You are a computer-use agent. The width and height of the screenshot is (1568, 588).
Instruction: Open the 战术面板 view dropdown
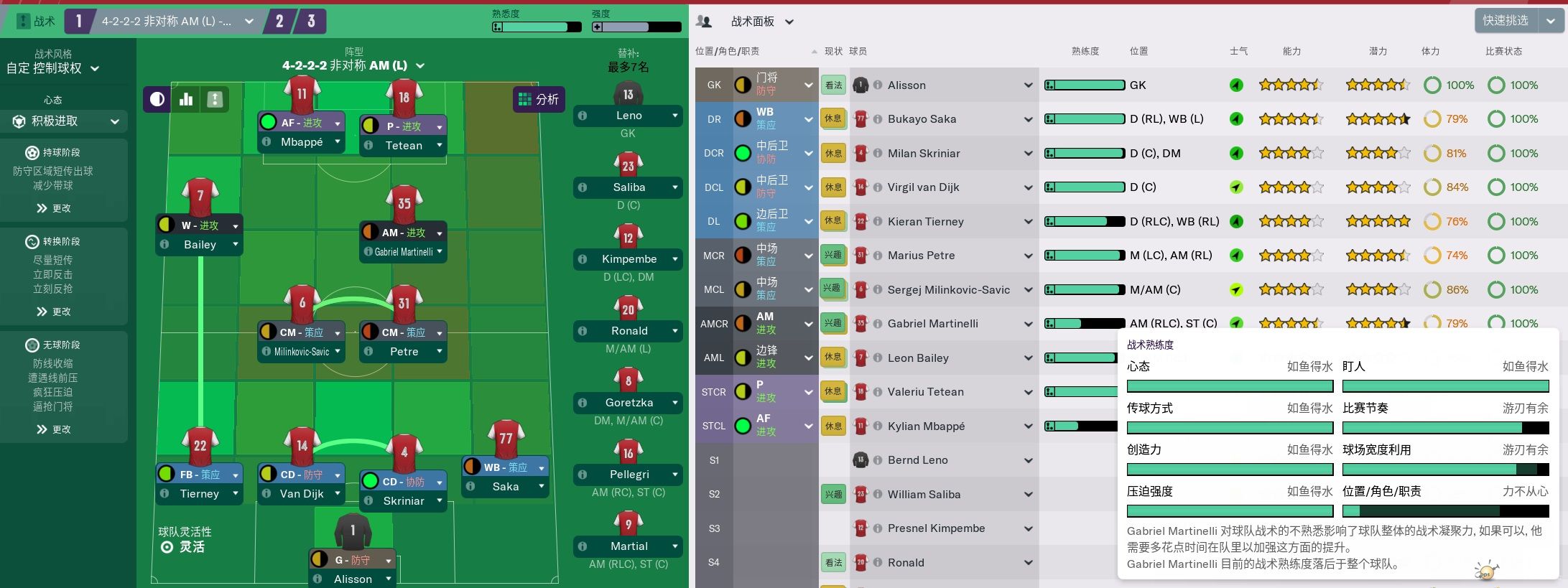(x=762, y=22)
